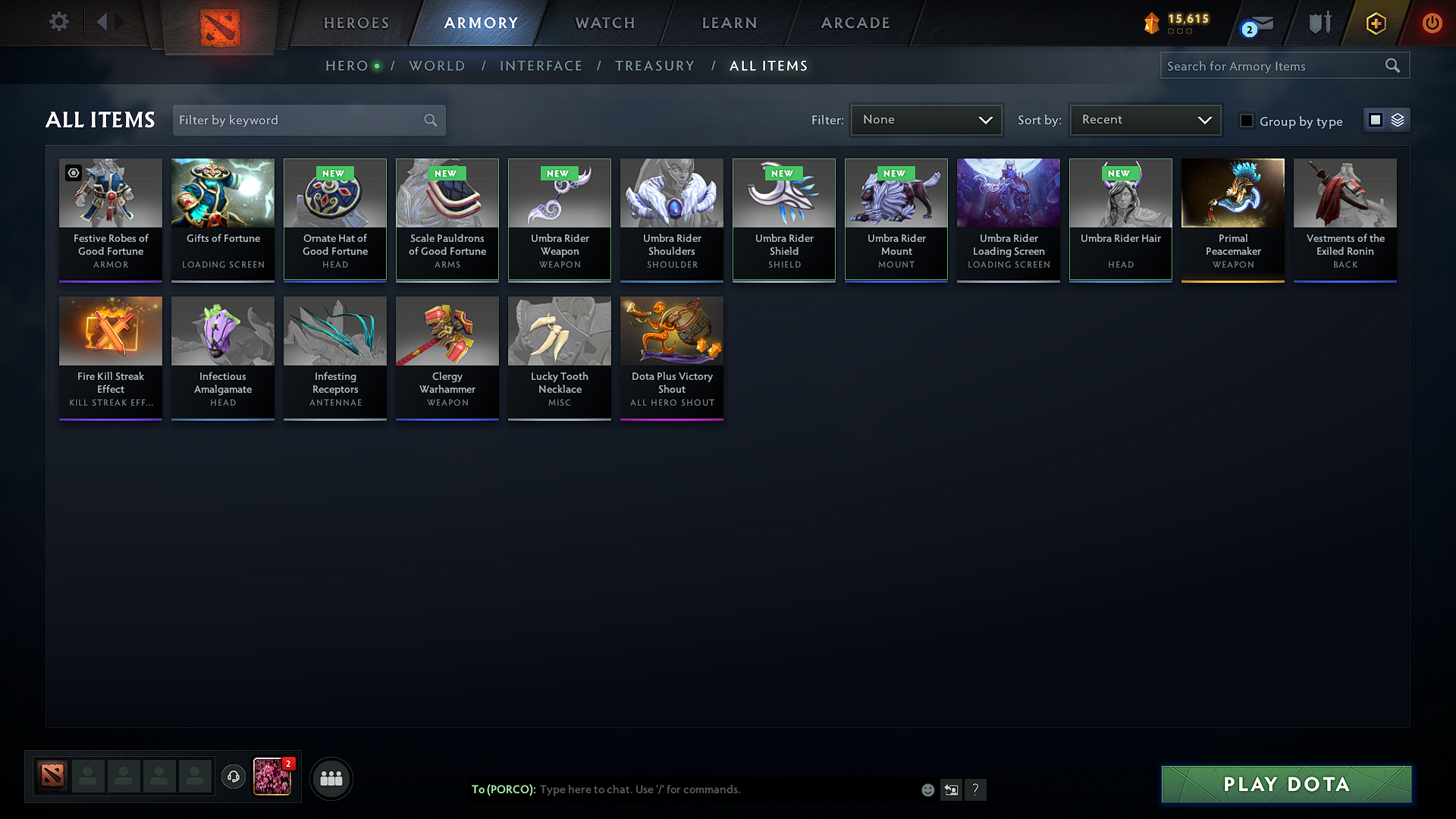
Task: Click the question mark help icon near chat
Action: [976, 789]
